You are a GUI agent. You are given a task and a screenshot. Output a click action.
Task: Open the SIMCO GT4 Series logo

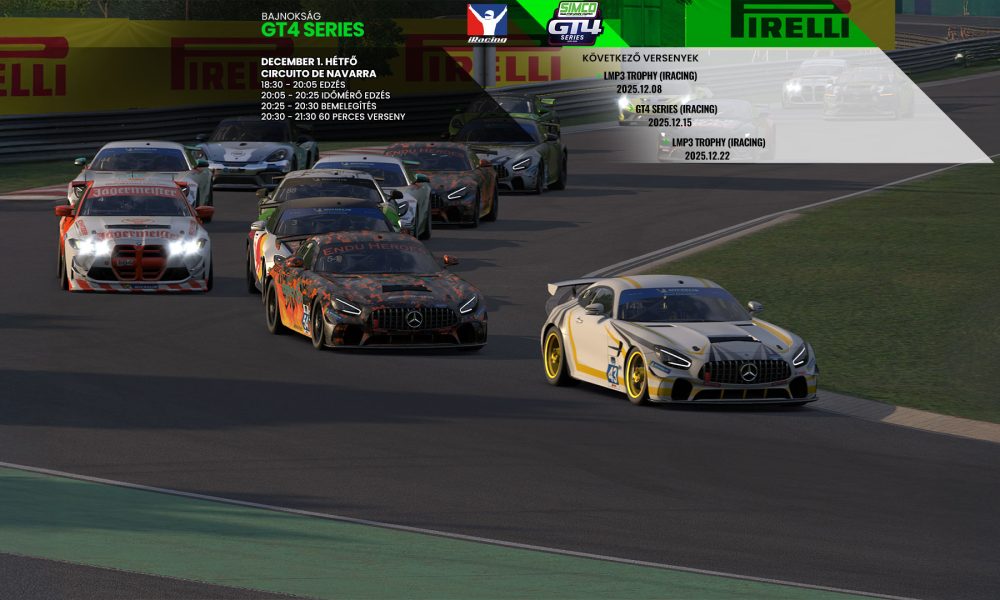pyautogui.click(x=576, y=23)
